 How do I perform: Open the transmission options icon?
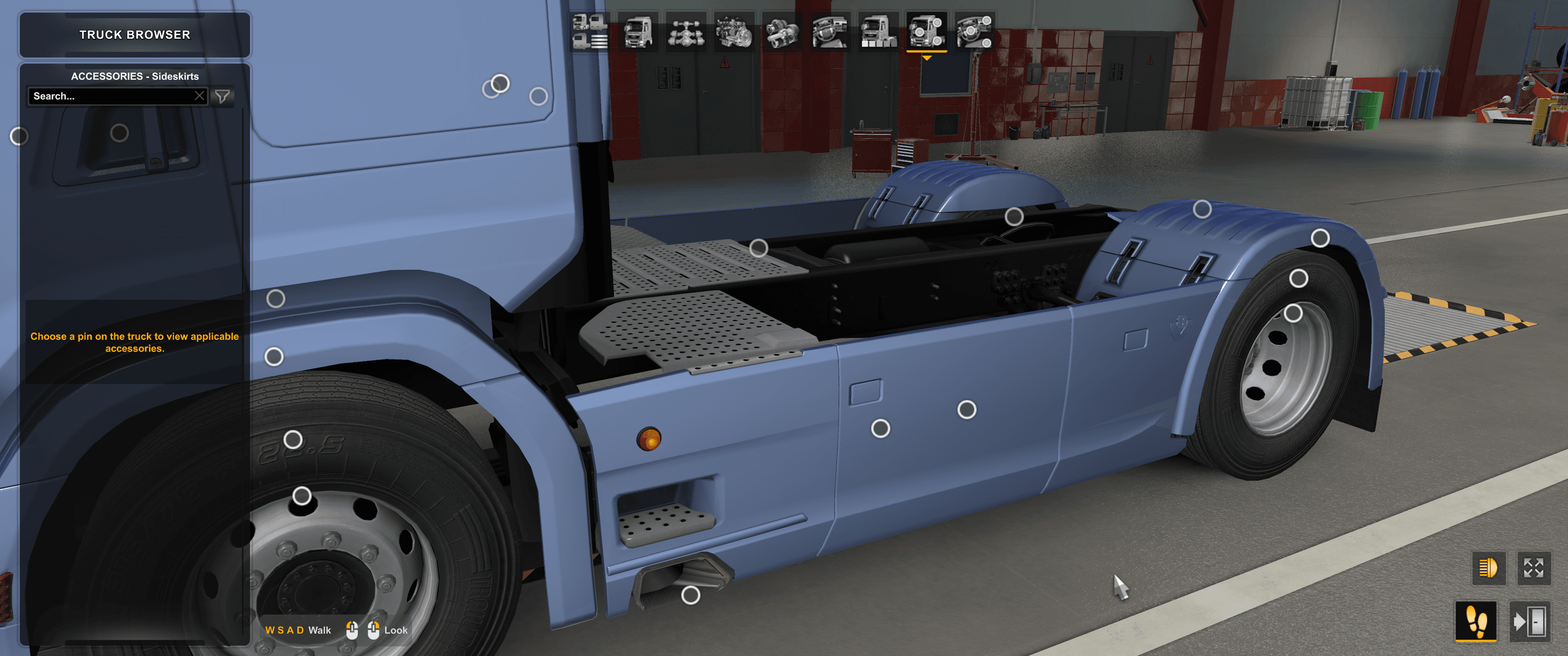(x=782, y=34)
